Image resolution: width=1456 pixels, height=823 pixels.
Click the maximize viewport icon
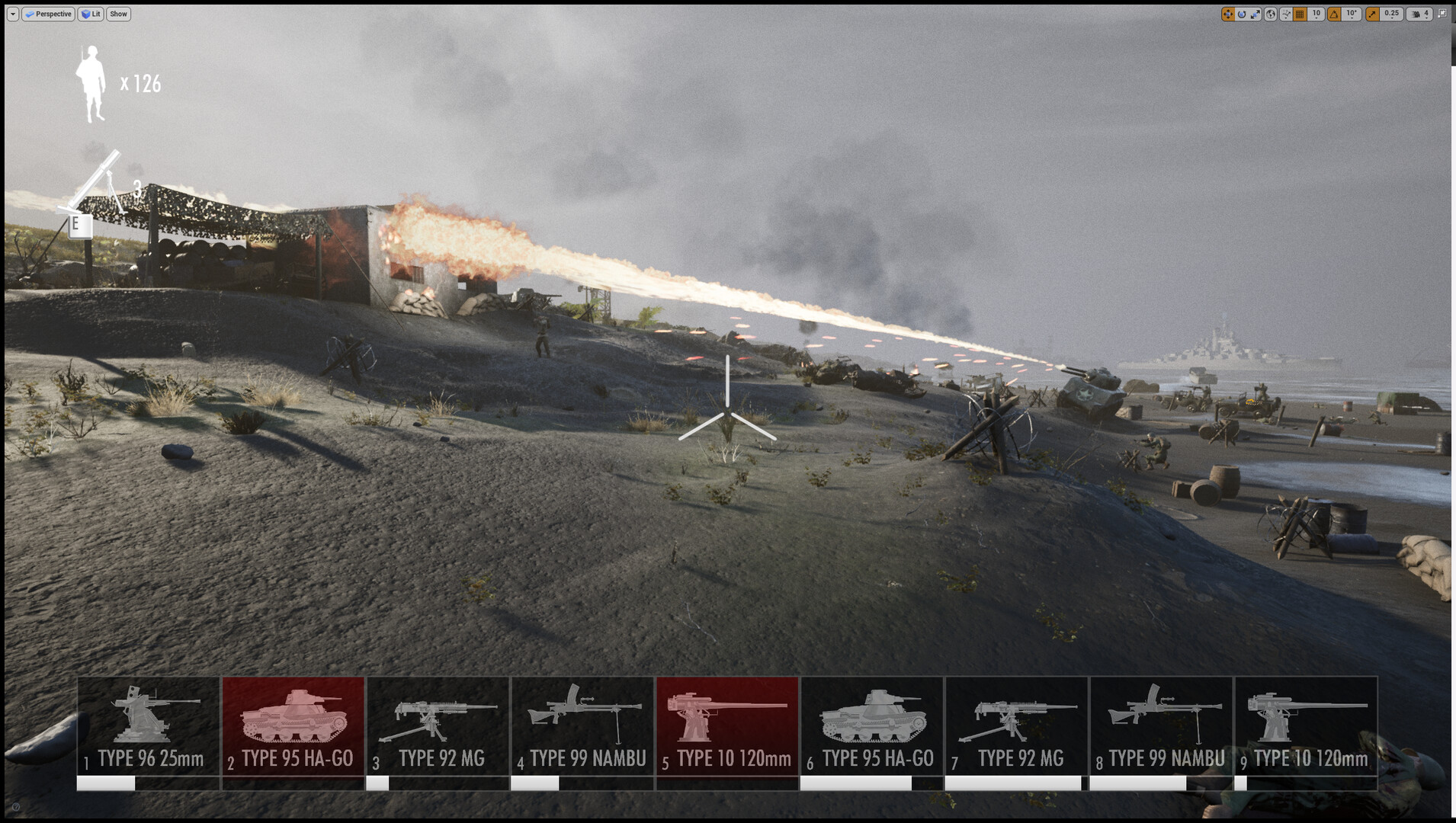pyautogui.click(x=1442, y=13)
